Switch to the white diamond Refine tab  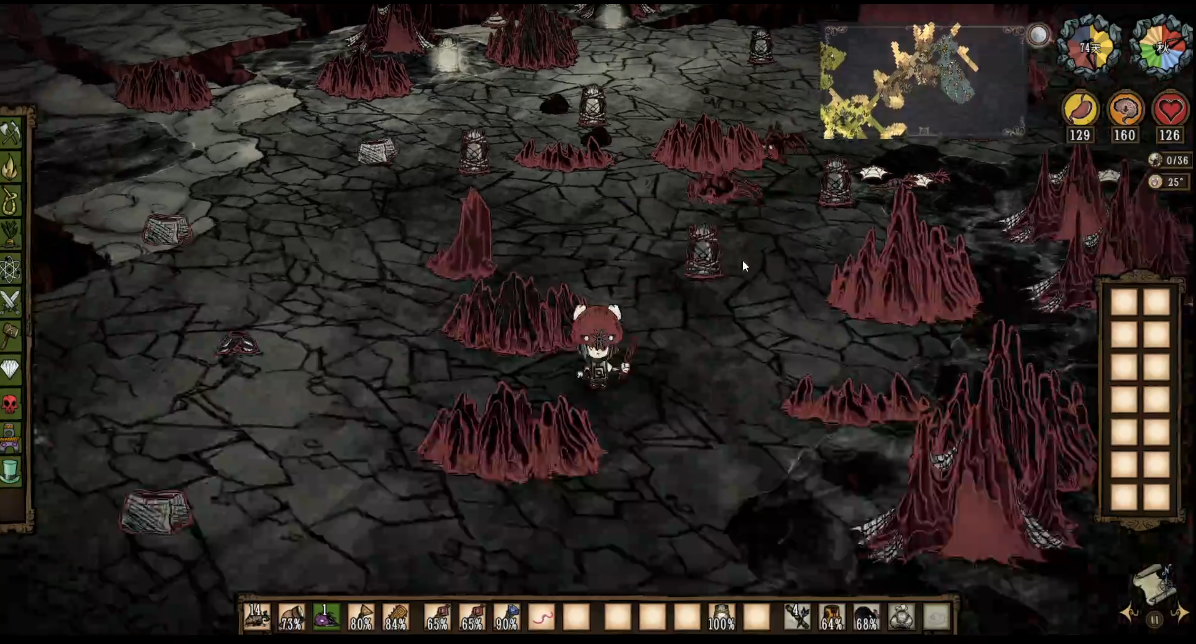(x=11, y=370)
